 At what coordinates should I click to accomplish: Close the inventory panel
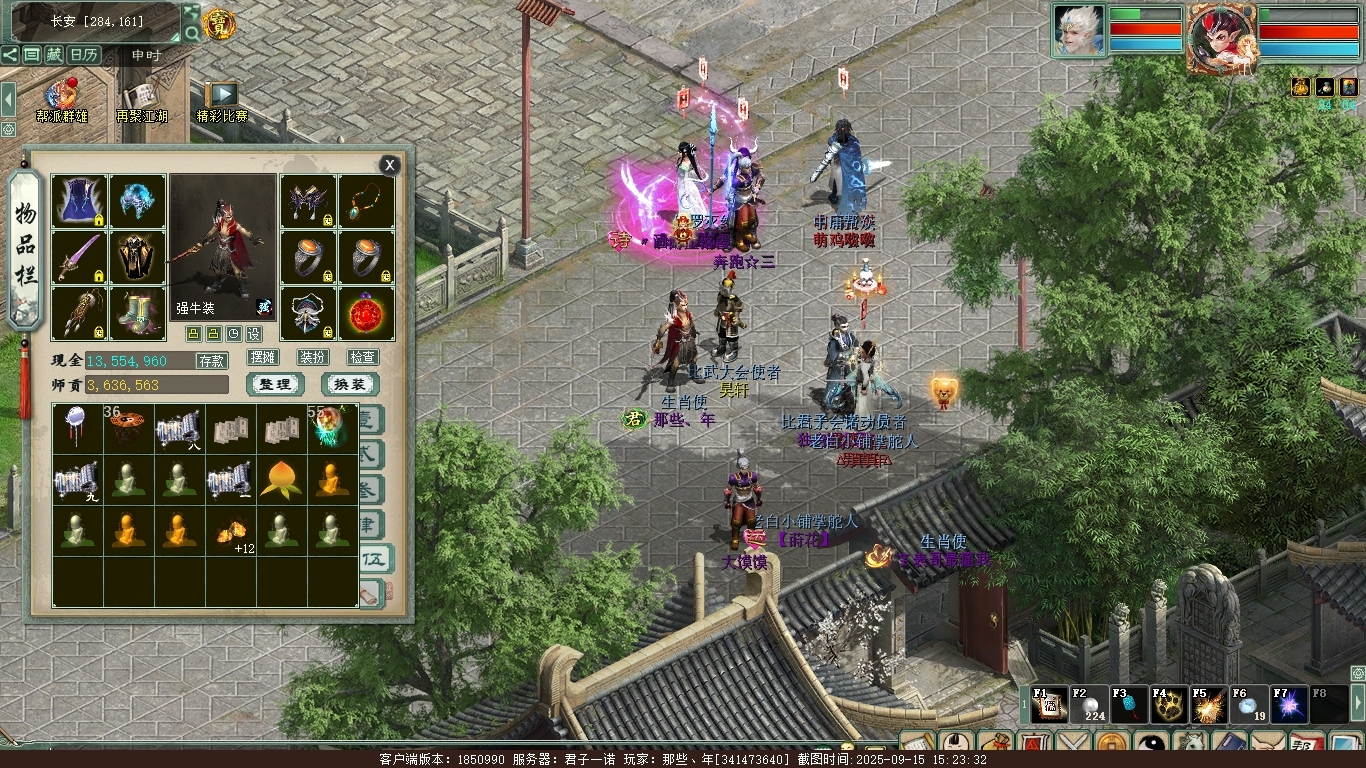(389, 165)
